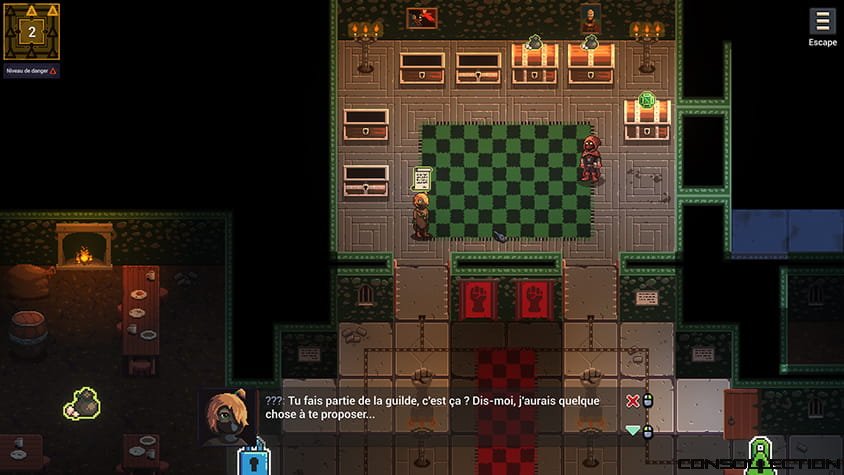The height and width of the screenshot is (475, 844).
Task: Decline the dialogue with the red X
Action: pos(632,401)
